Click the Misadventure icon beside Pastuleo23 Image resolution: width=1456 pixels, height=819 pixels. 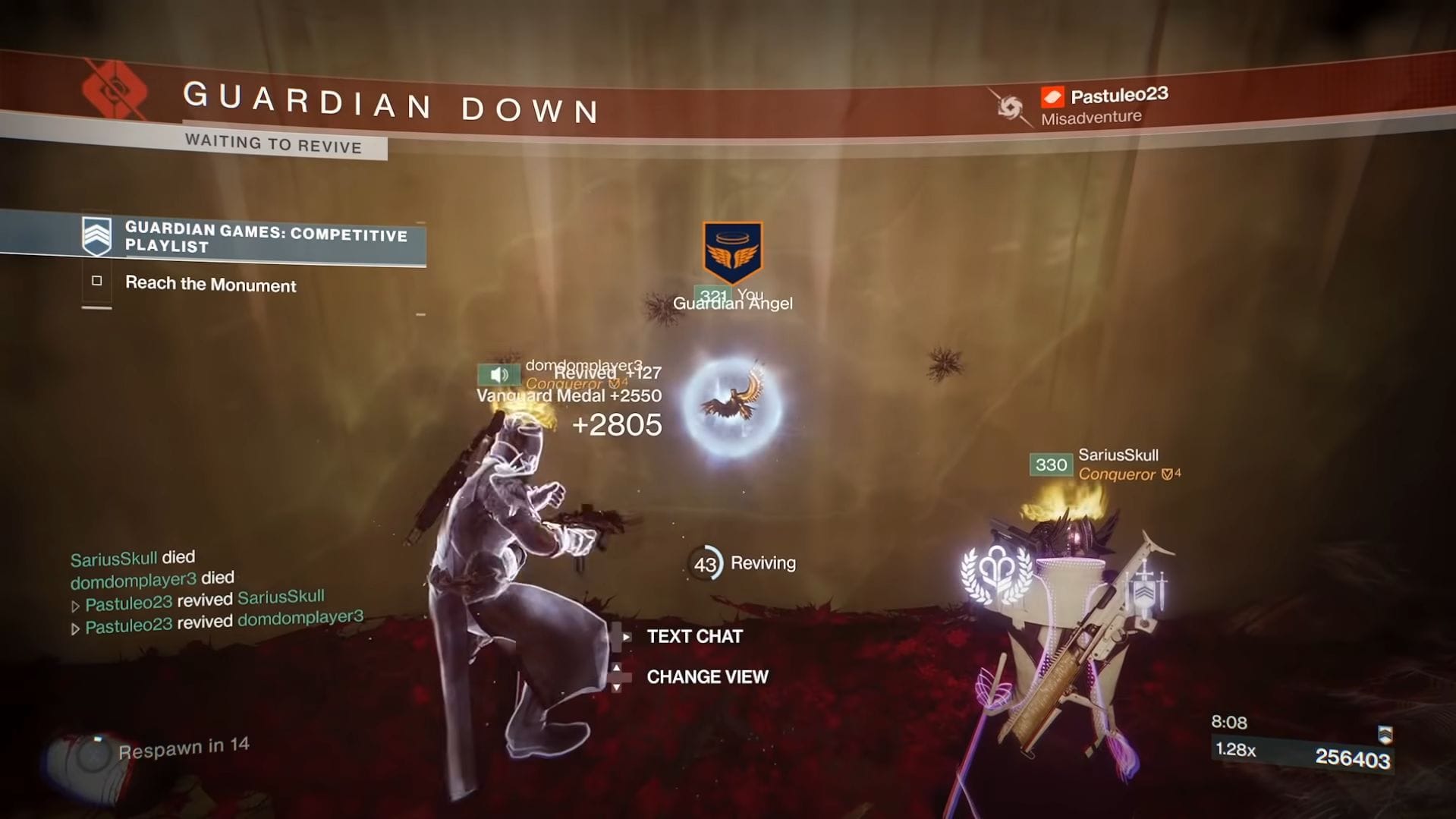(x=1008, y=109)
